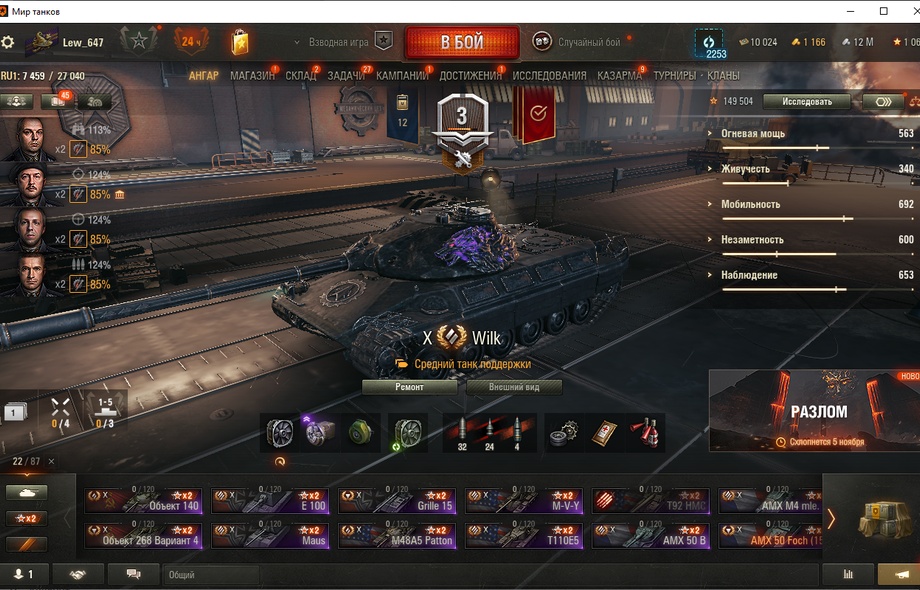
Task: Open the settings gear menu
Action: point(8,43)
